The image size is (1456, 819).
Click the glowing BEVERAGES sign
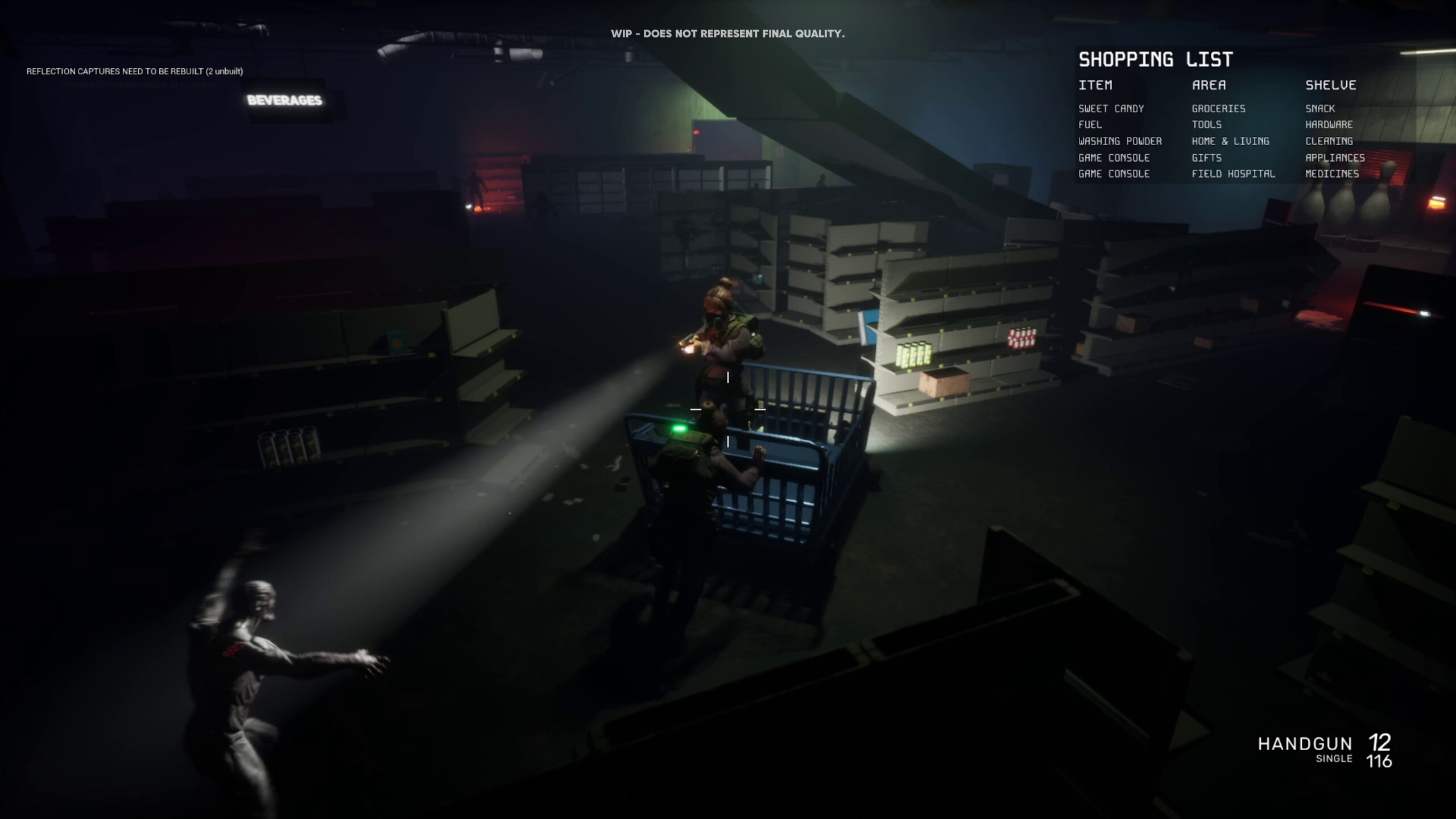284,100
